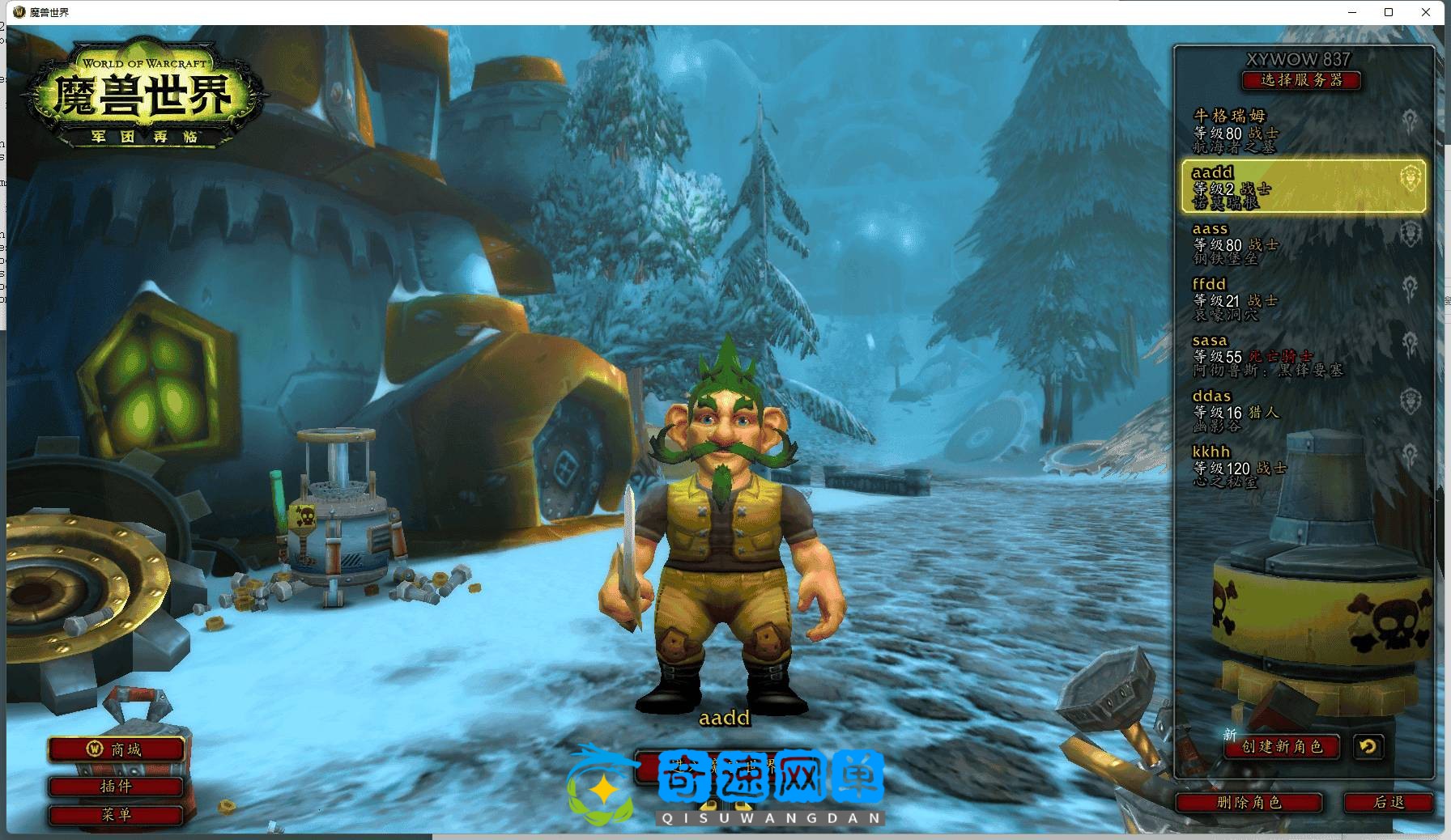Close the game window
The width and height of the screenshot is (1451, 840).
point(1427,12)
